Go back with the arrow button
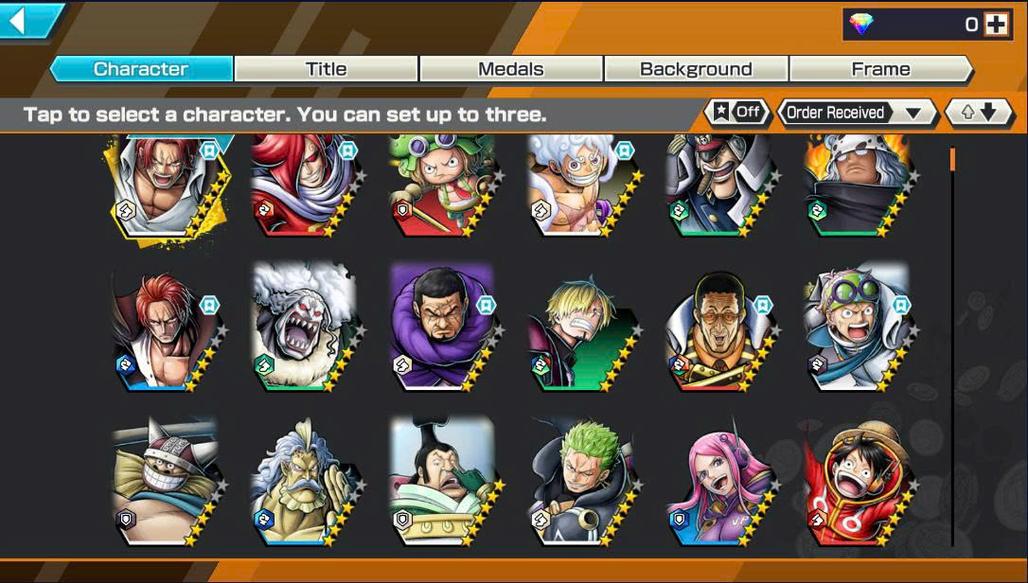Screen dimensions: 1028x583 28,20
